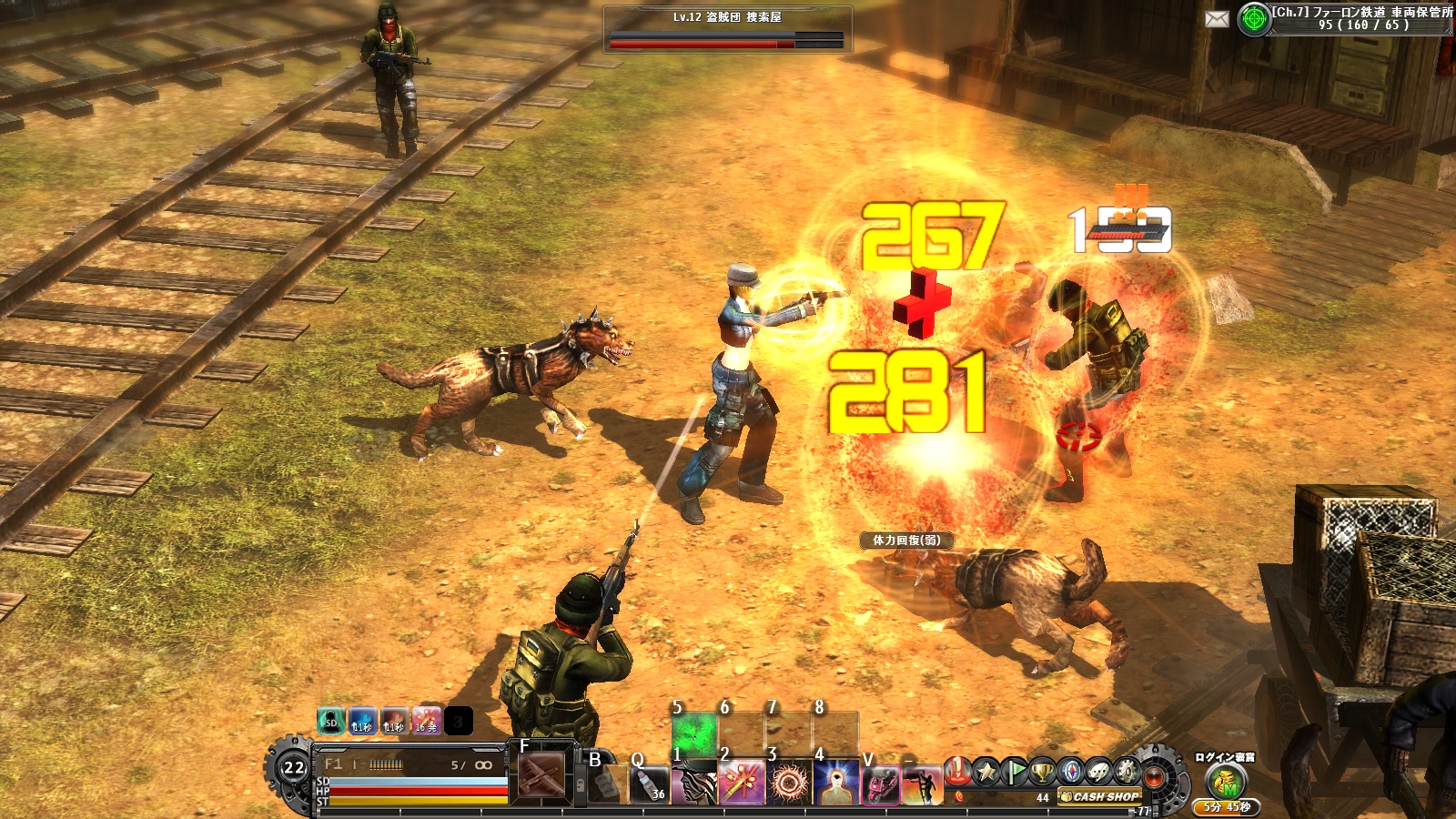This screenshot has height=819, width=1456.
Task: Click the silver star icon
Action: (x=986, y=772)
